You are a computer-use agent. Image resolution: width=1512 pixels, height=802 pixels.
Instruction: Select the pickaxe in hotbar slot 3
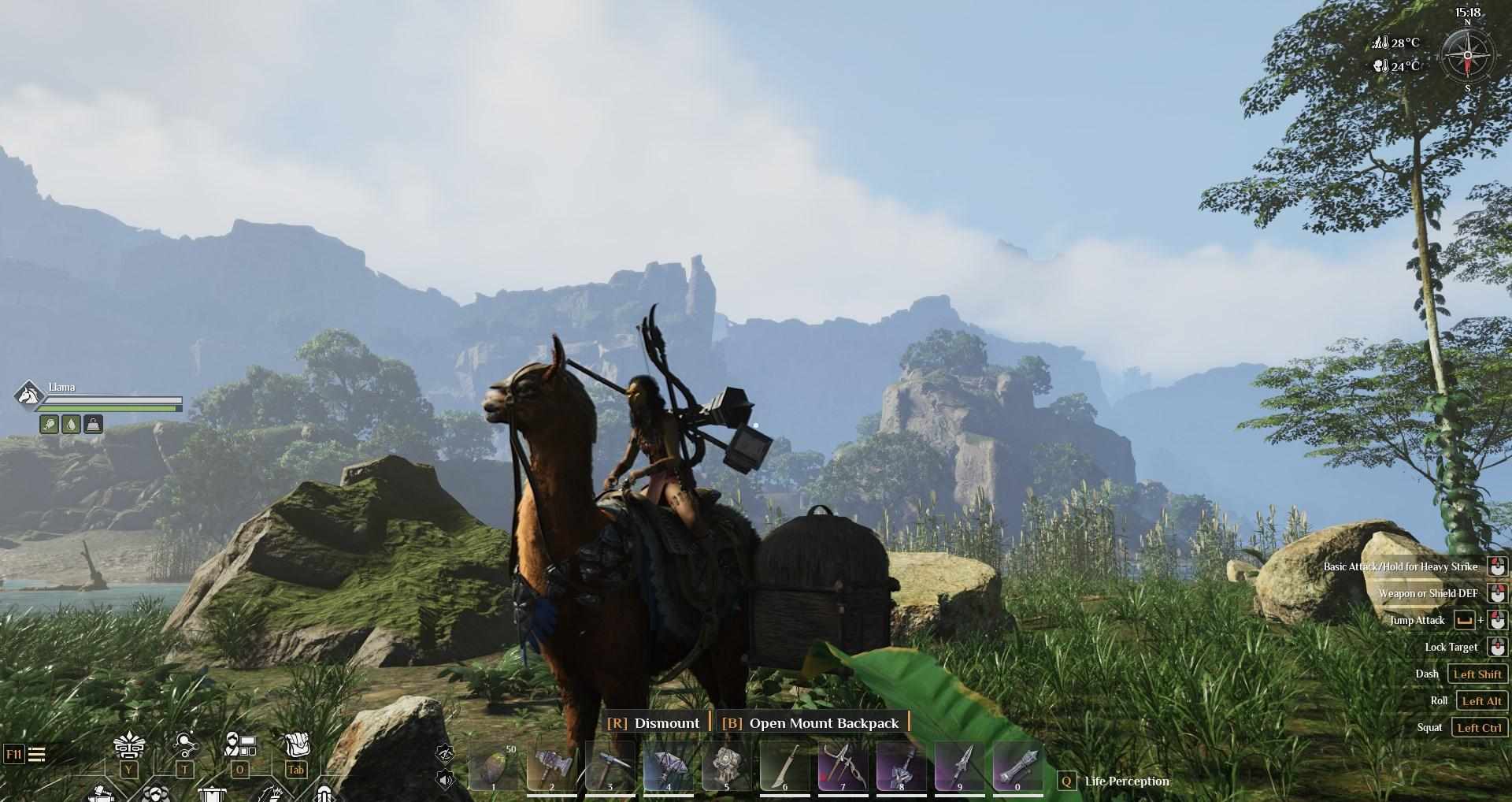(610, 767)
